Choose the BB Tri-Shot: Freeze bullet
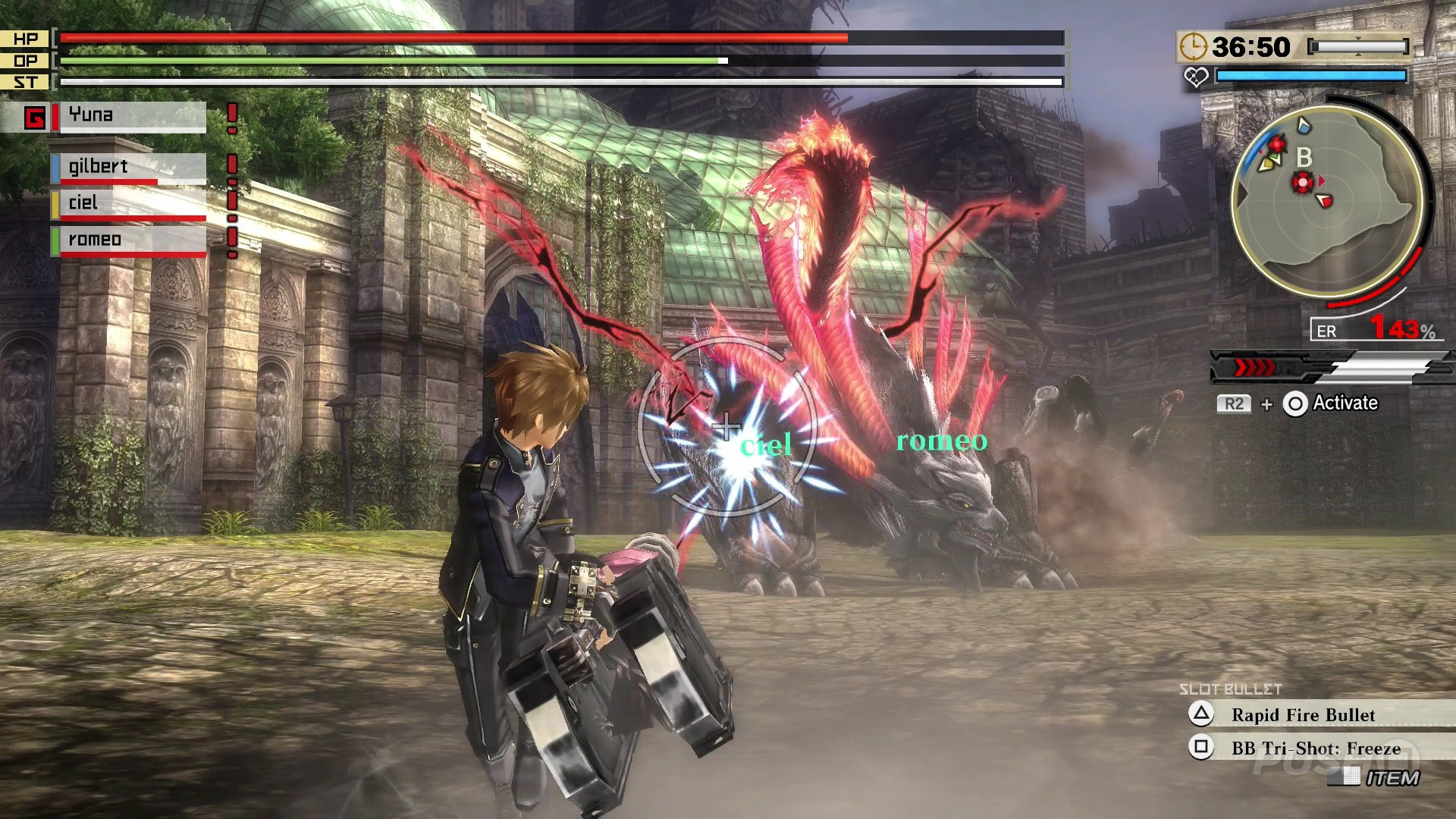 1315,748
